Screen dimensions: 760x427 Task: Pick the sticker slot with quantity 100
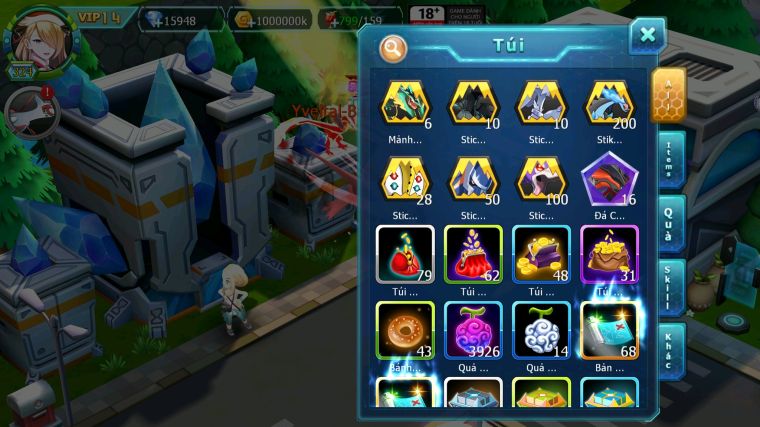point(540,178)
